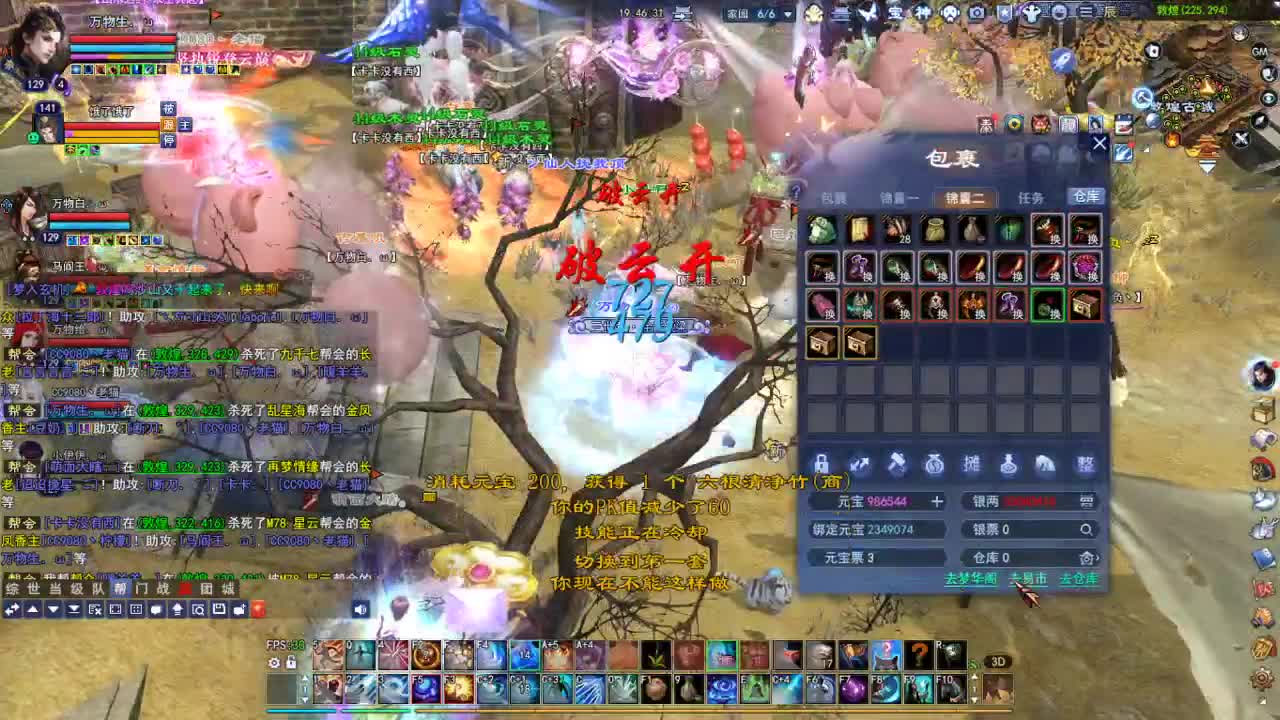Toggle the padlock icon in the bag panel
This screenshot has height=720, width=1280.
pyautogui.click(x=821, y=463)
